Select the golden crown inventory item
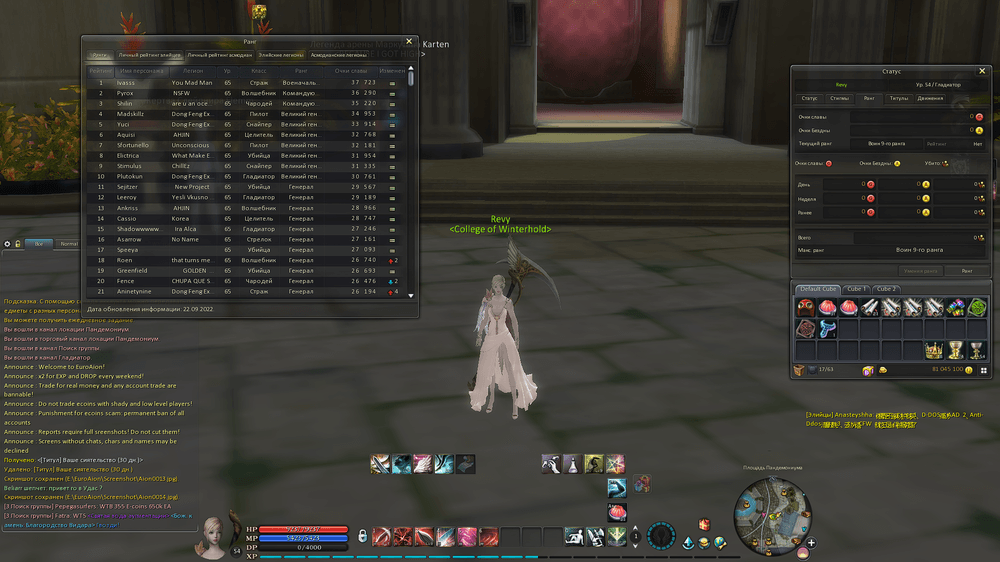Viewport: 1000px width, 562px height. point(934,350)
